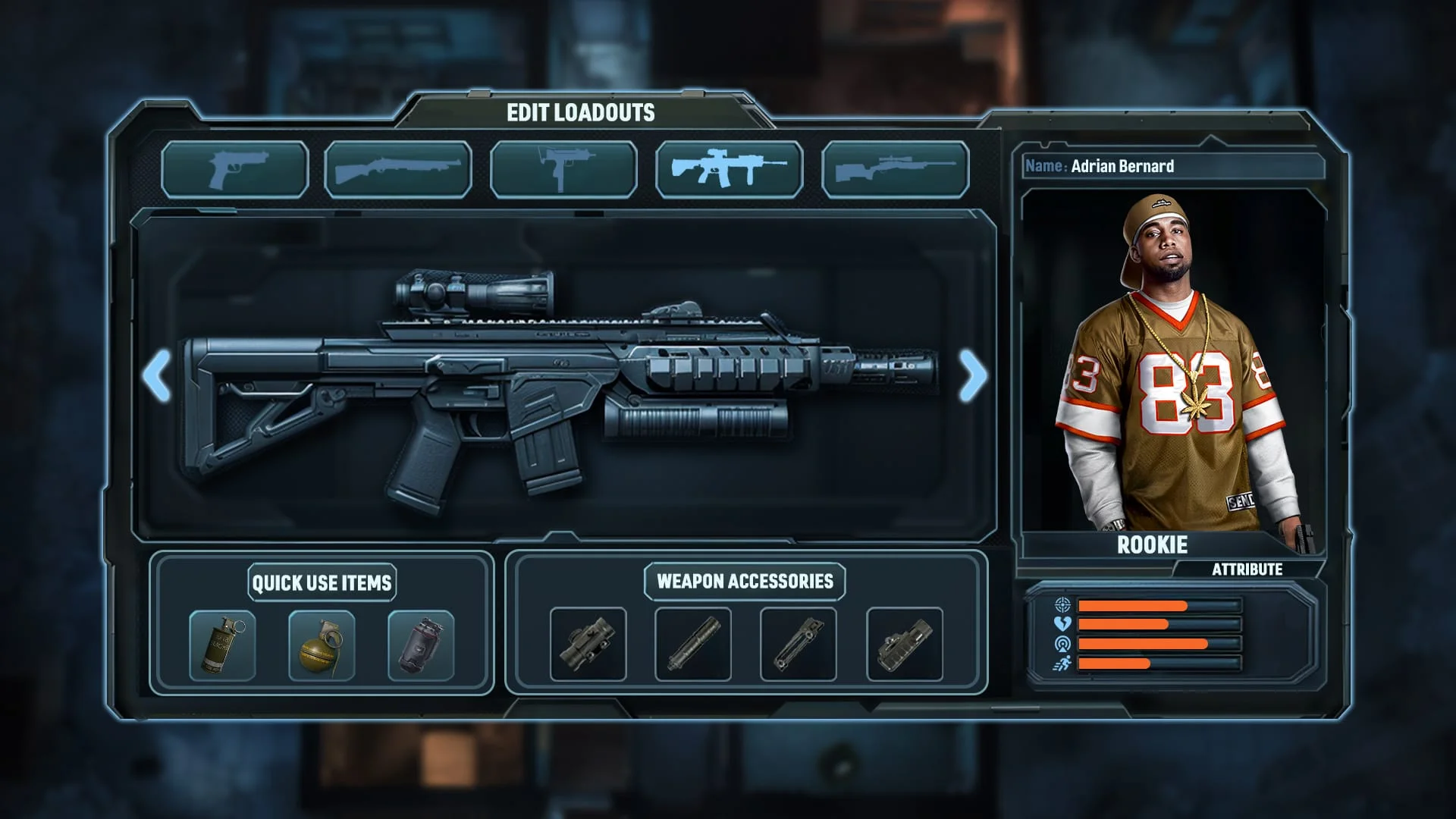Select the shotgun weapon category
1456x819 pixels.
(400, 169)
